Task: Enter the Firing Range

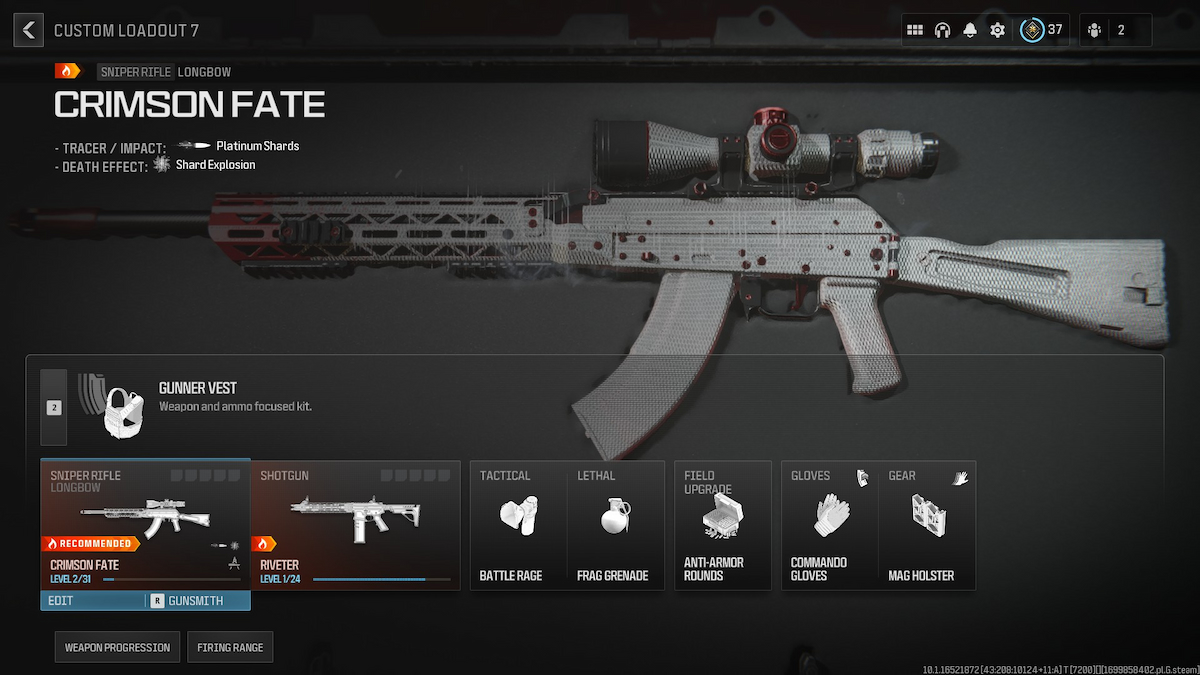Action: [230, 647]
